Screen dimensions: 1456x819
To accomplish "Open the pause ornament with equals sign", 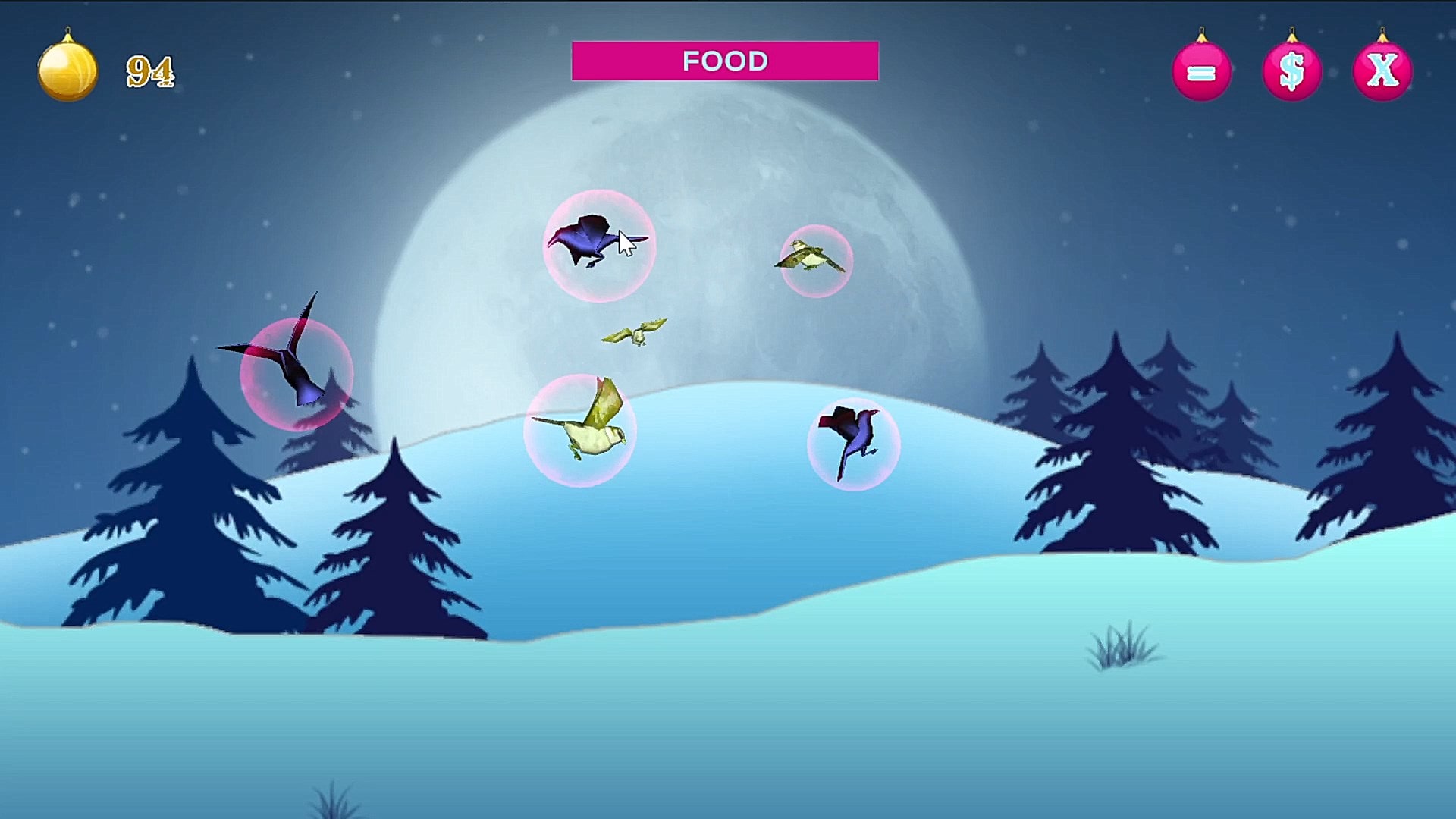I will tap(1201, 72).
